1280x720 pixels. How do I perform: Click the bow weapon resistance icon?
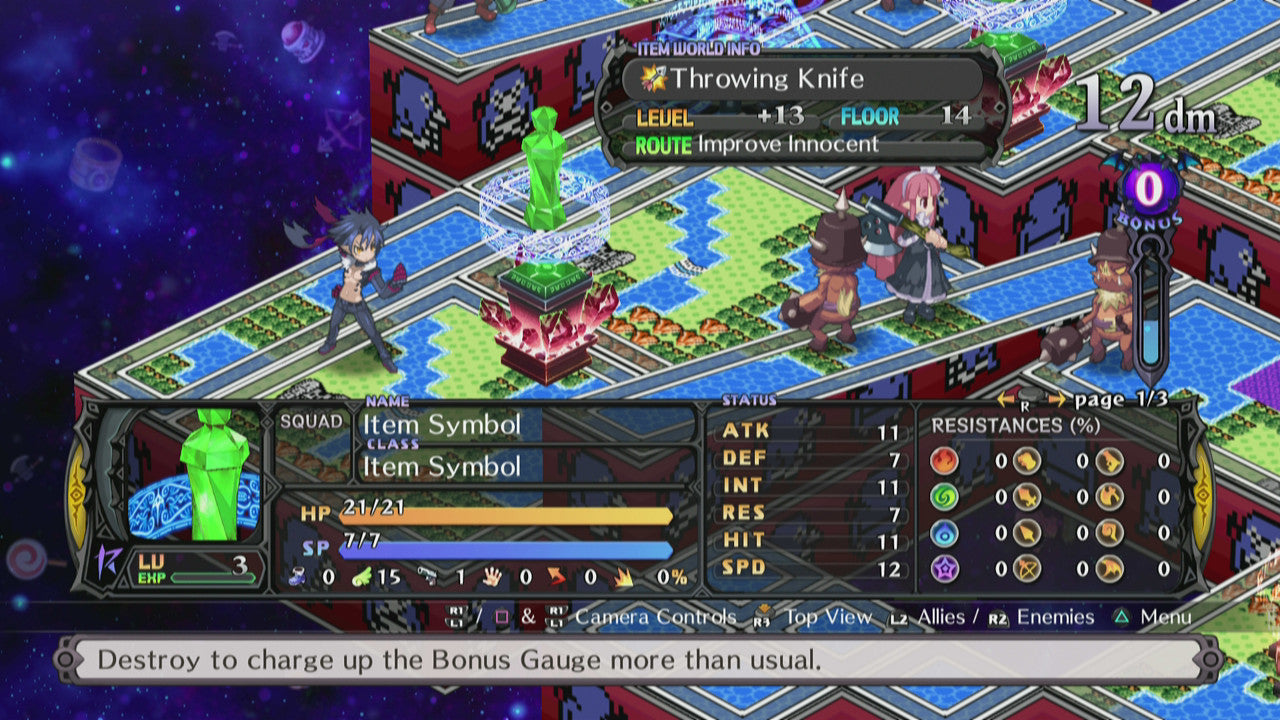(x=1026, y=568)
